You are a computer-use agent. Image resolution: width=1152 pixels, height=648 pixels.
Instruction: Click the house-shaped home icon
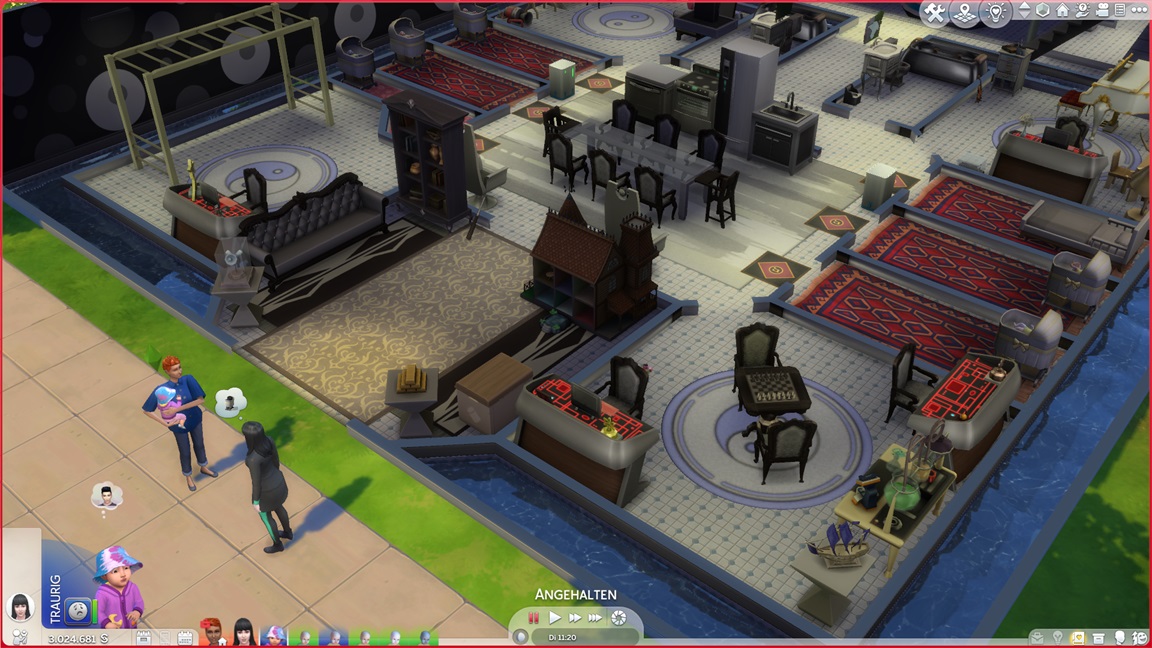point(1062,11)
